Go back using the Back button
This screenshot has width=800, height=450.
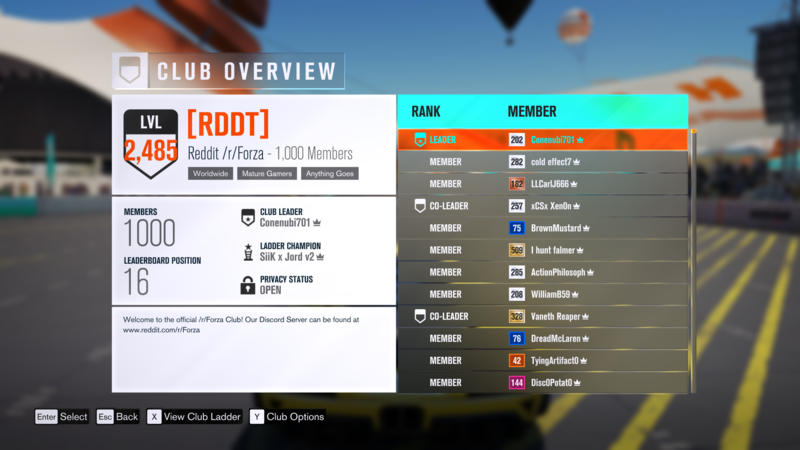(x=118, y=417)
